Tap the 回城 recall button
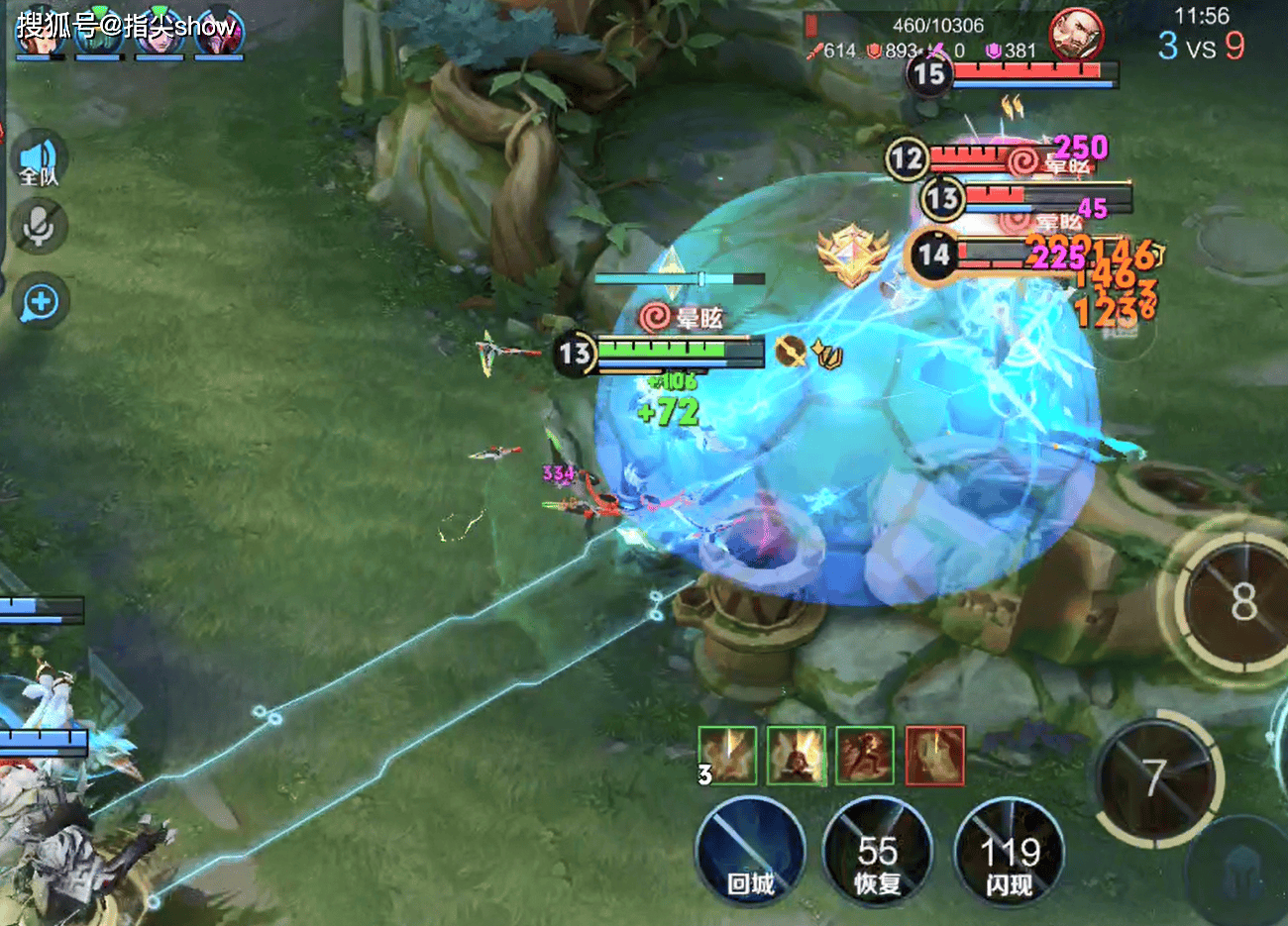Image resolution: width=1288 pixels, height=926 pixels. (x=750, y=853)
